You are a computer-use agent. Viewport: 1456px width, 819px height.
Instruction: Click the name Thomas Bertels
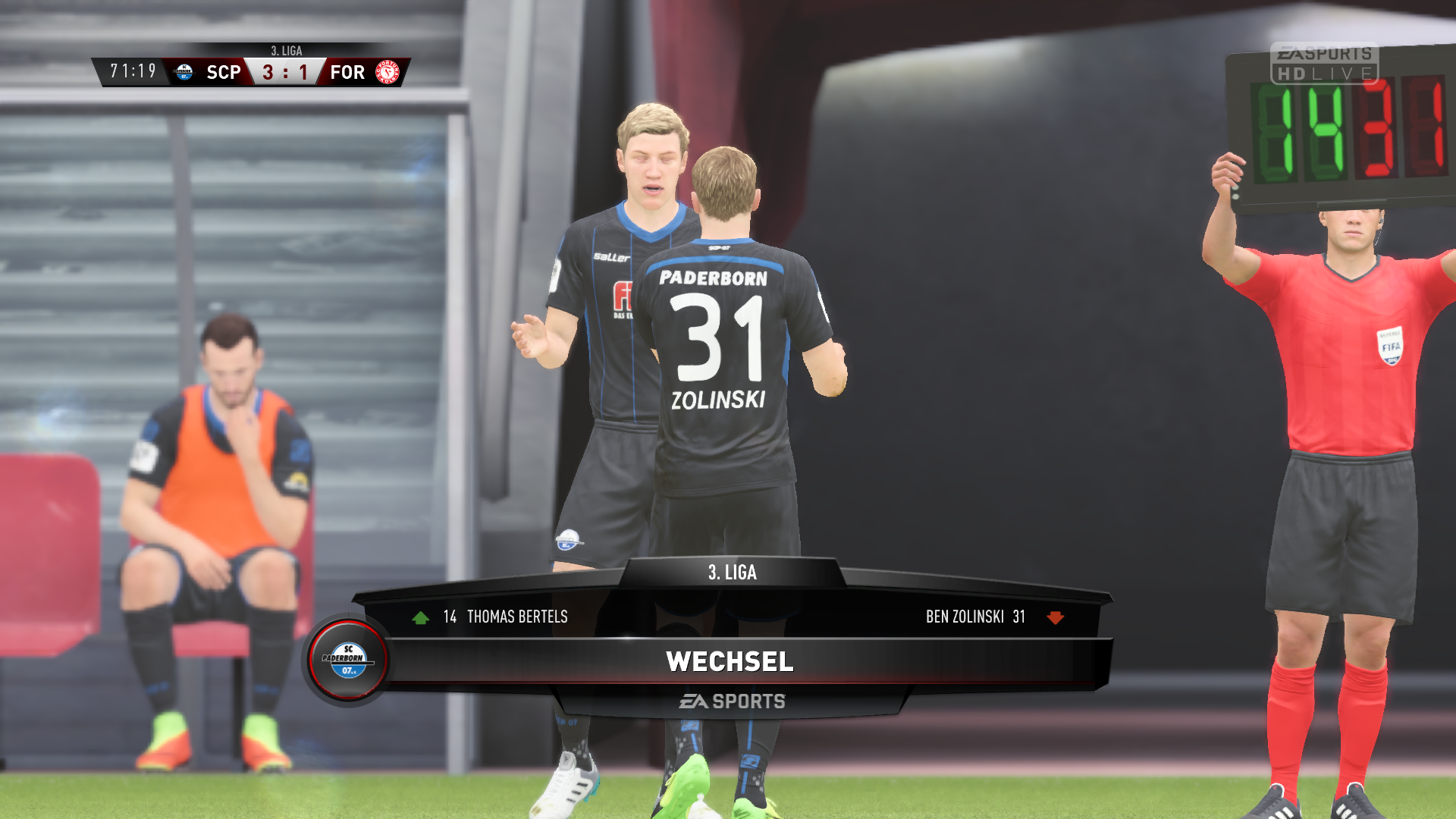coord(518,617)
